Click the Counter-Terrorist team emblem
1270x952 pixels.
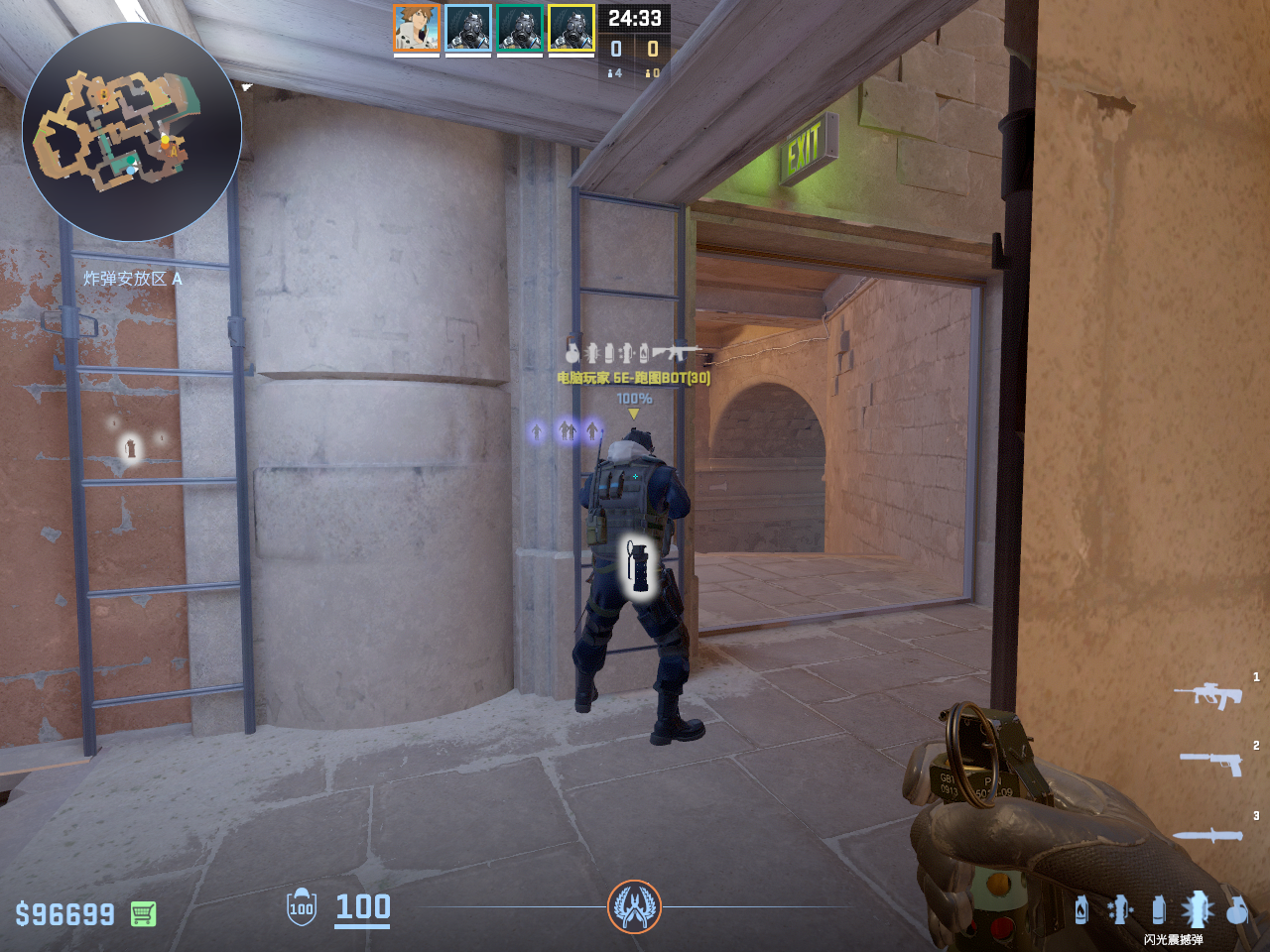(x=634, y=906)
